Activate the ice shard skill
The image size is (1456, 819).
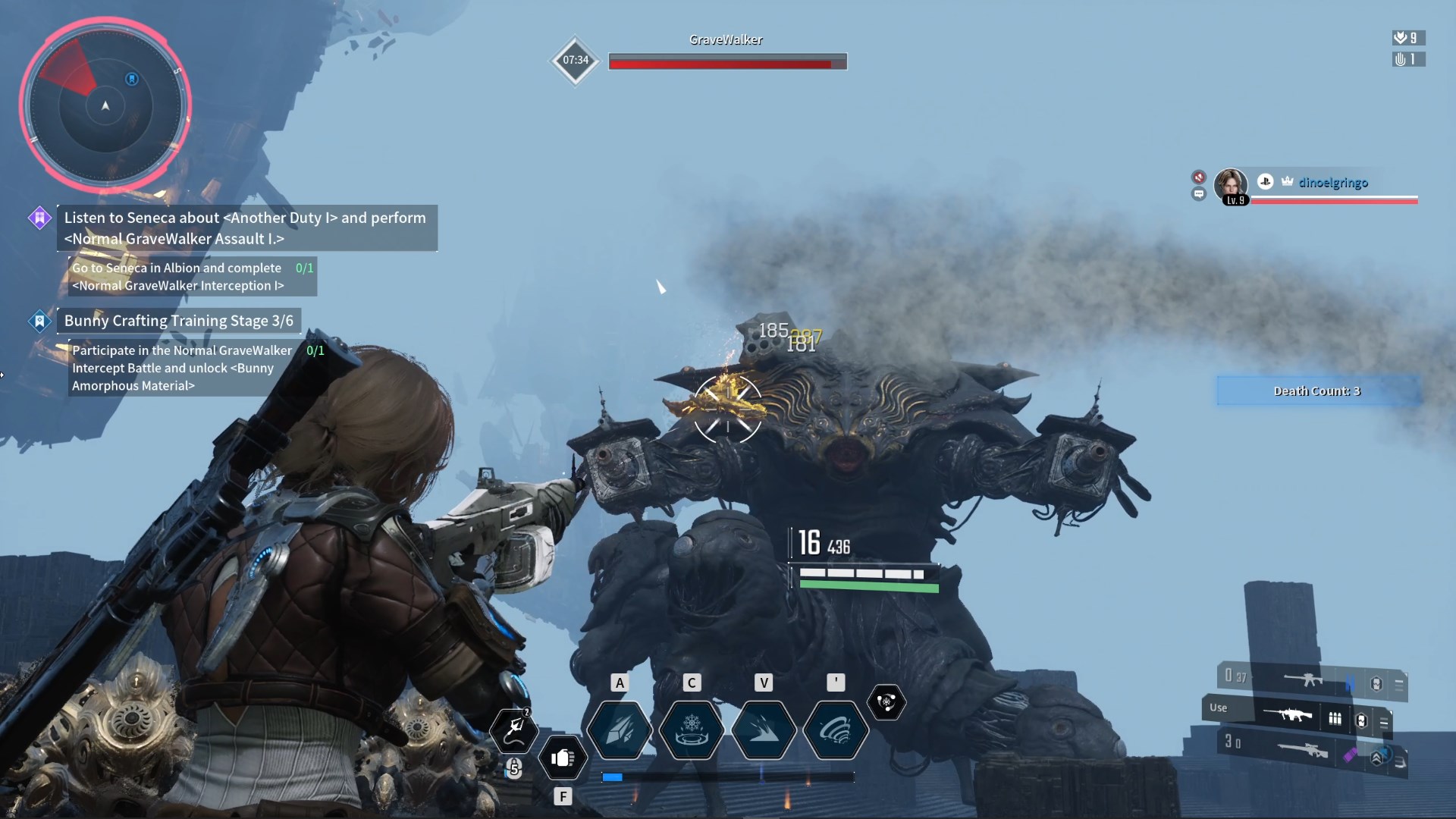coord(620,730)
